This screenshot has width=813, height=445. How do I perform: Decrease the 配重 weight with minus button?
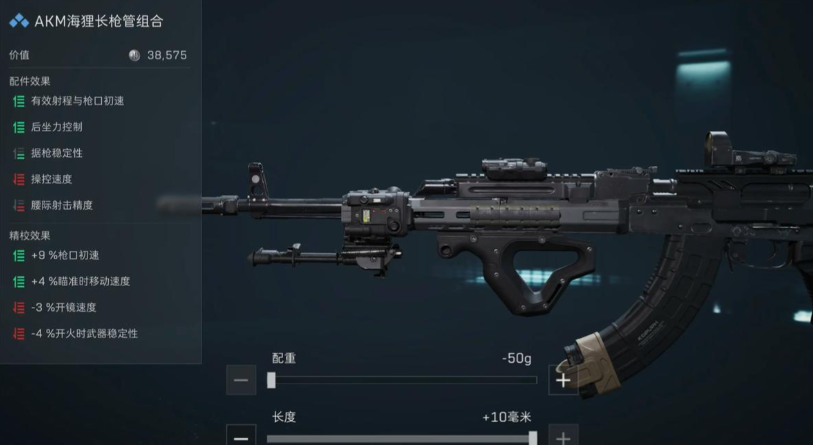(x=241, y=380)
